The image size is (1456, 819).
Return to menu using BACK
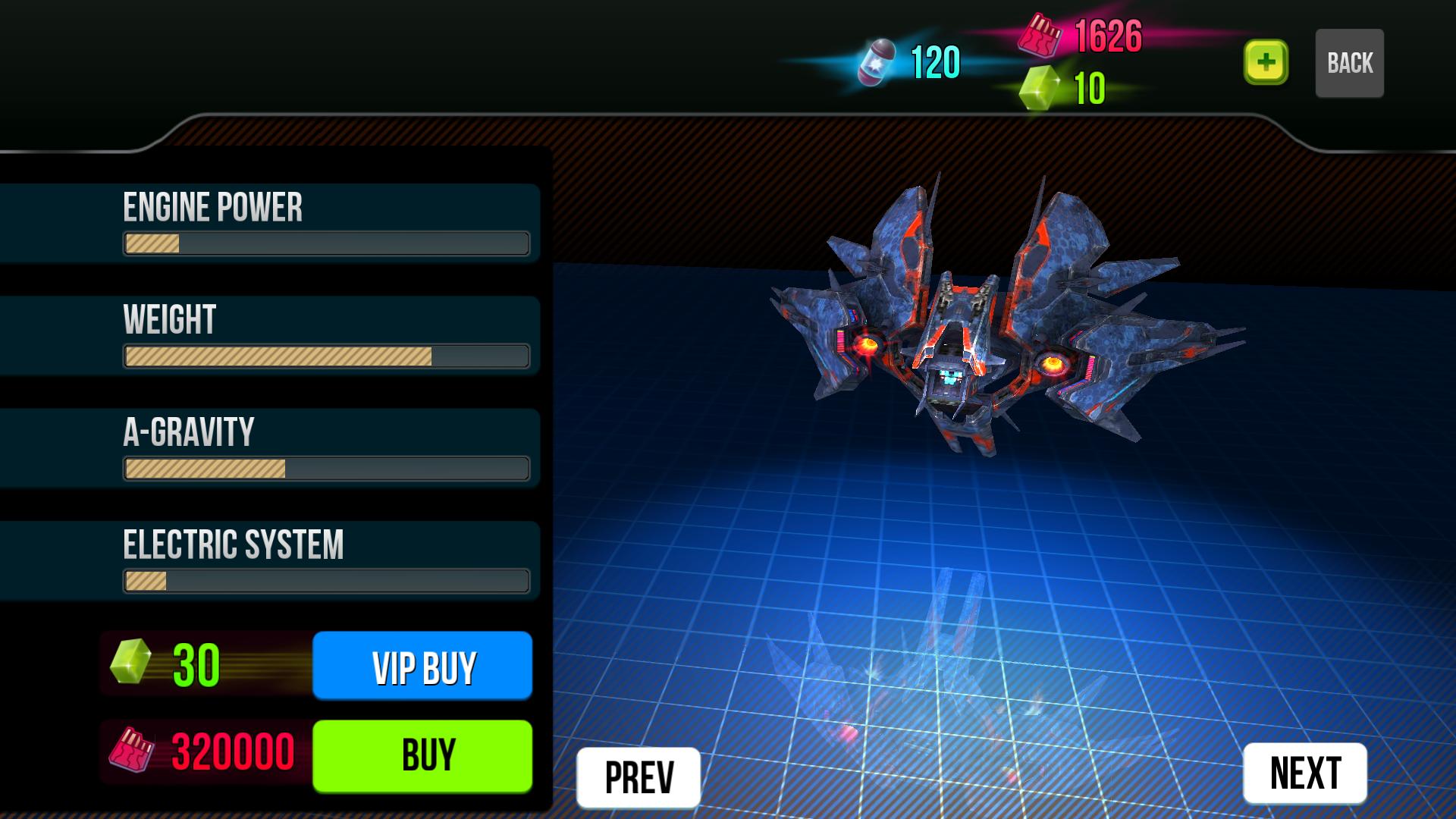(x=1349, y=63)
